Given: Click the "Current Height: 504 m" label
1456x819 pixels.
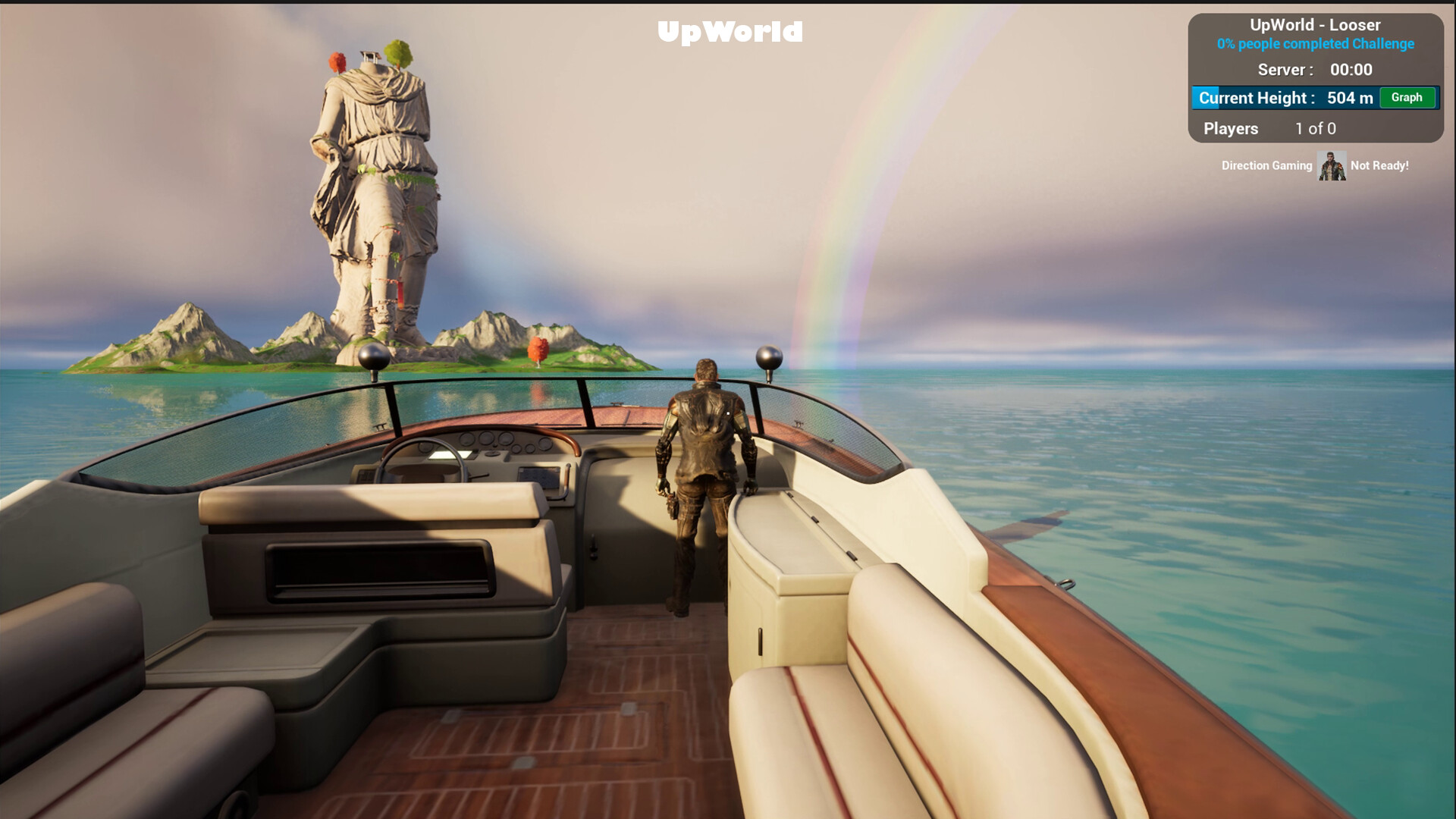Looking at the screenshot, I should point(1284,98).
